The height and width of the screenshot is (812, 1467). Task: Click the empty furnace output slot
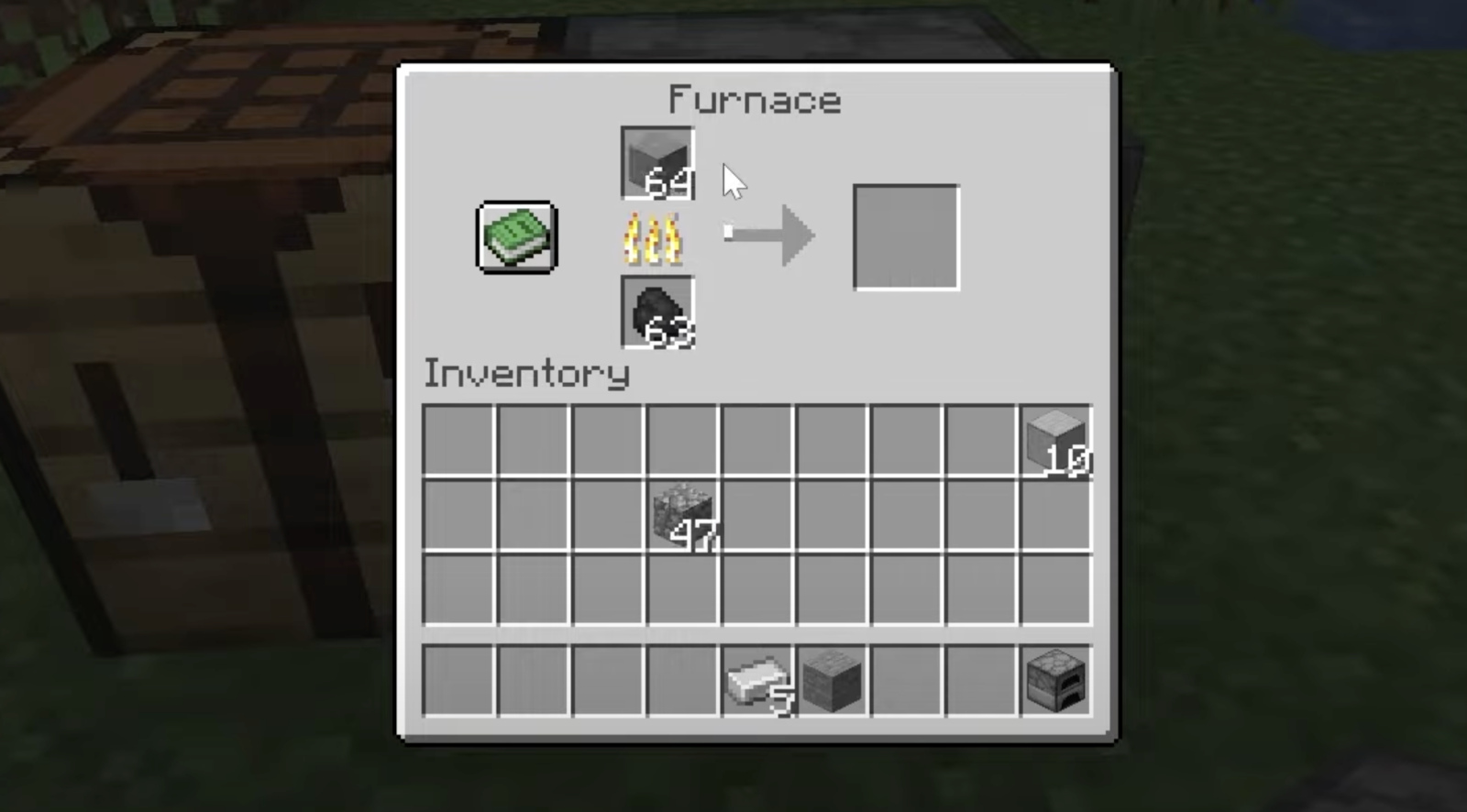[x=906, y=236]
